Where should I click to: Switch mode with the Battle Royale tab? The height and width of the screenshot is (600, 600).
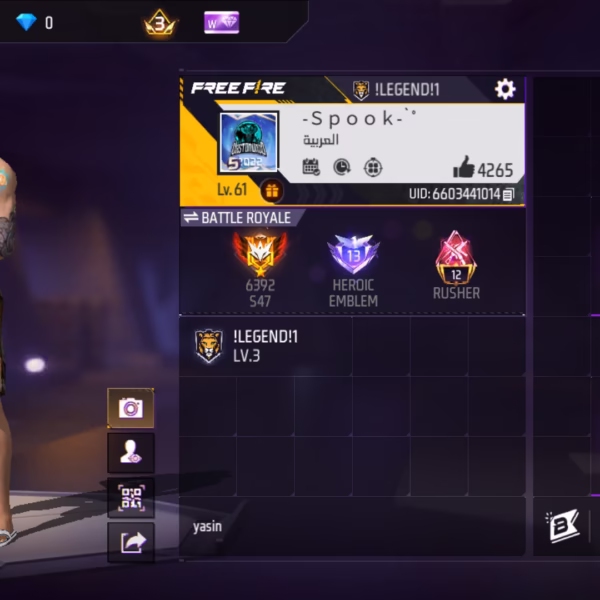pos(240,218)
